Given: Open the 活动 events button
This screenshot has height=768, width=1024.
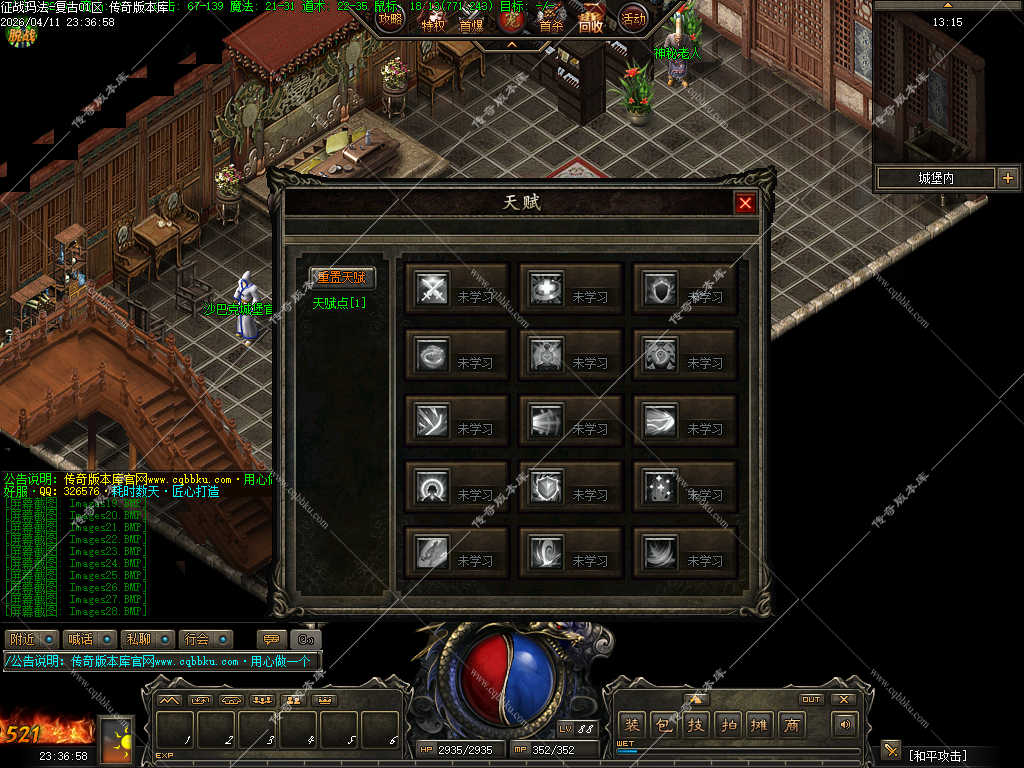Looking at the screenshot, I should point(632,17).
